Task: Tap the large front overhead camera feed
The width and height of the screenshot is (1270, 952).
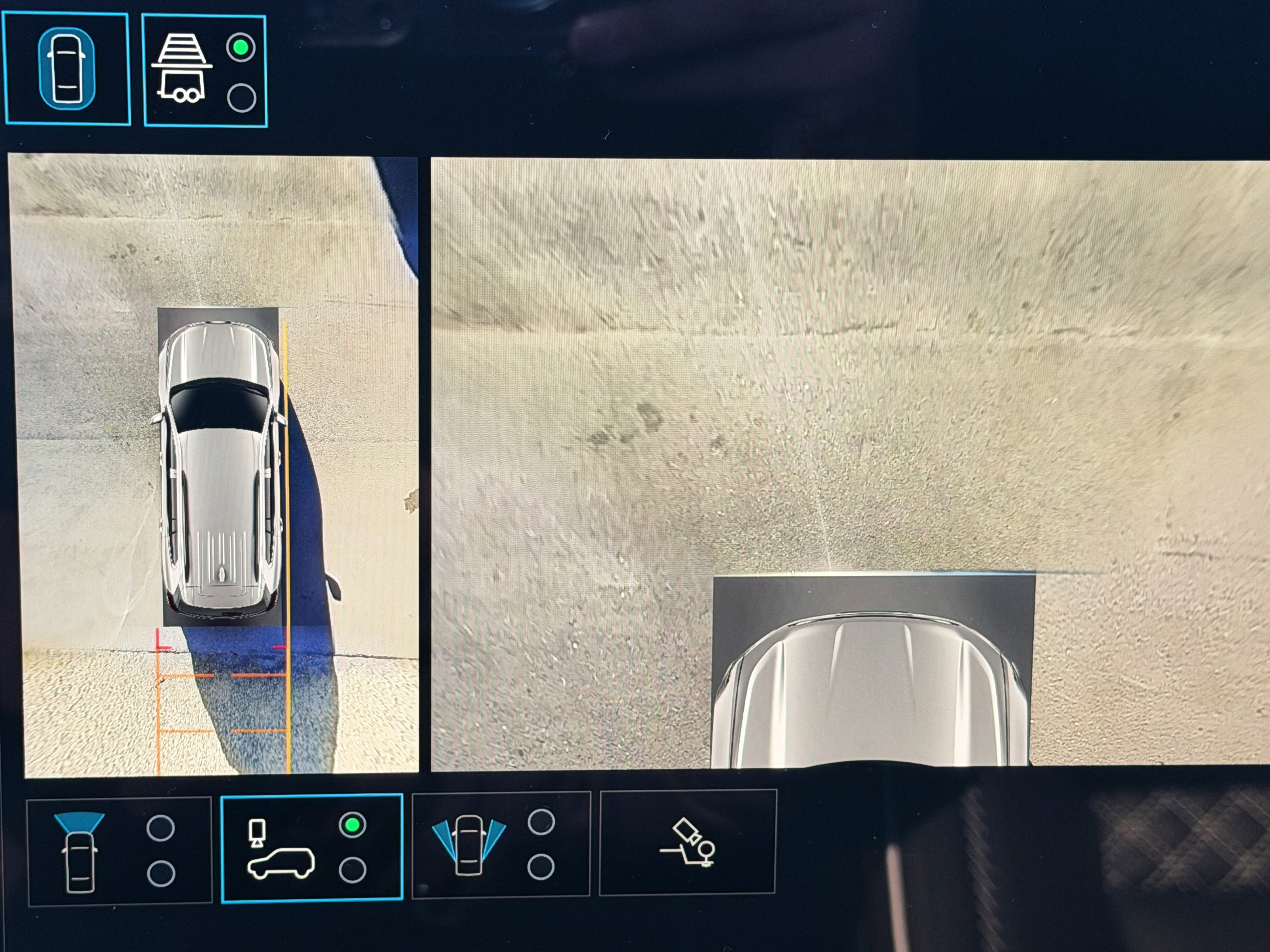Action: (x=850, y=402)
